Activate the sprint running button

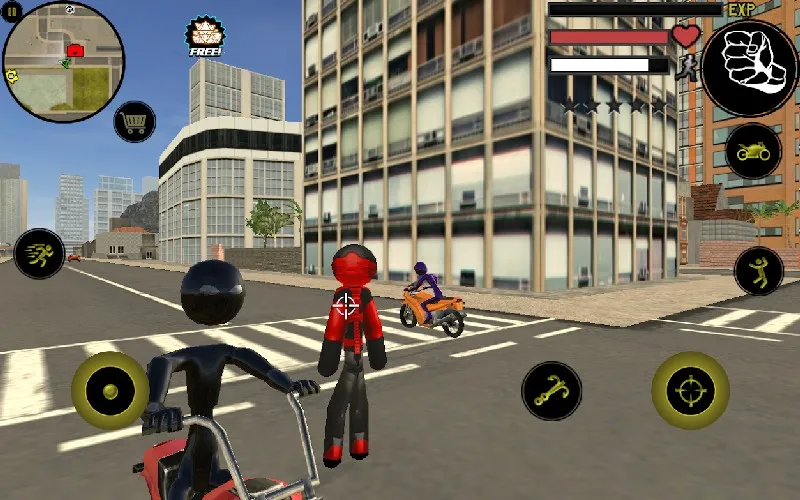tap(40, 253)
